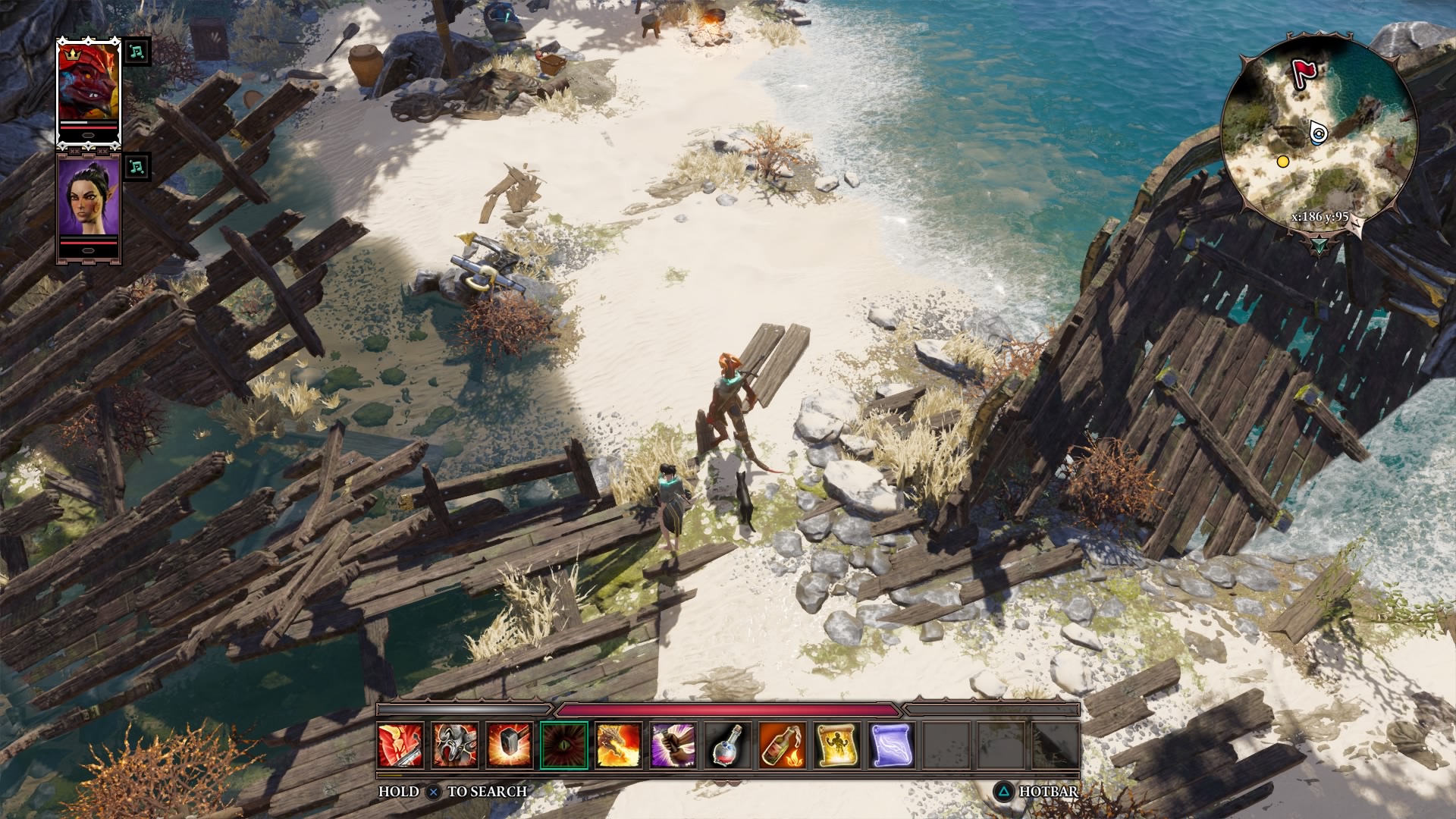Use the blue lightning scroll
This screenshot has height=819, width=1456.
[892, 745]
